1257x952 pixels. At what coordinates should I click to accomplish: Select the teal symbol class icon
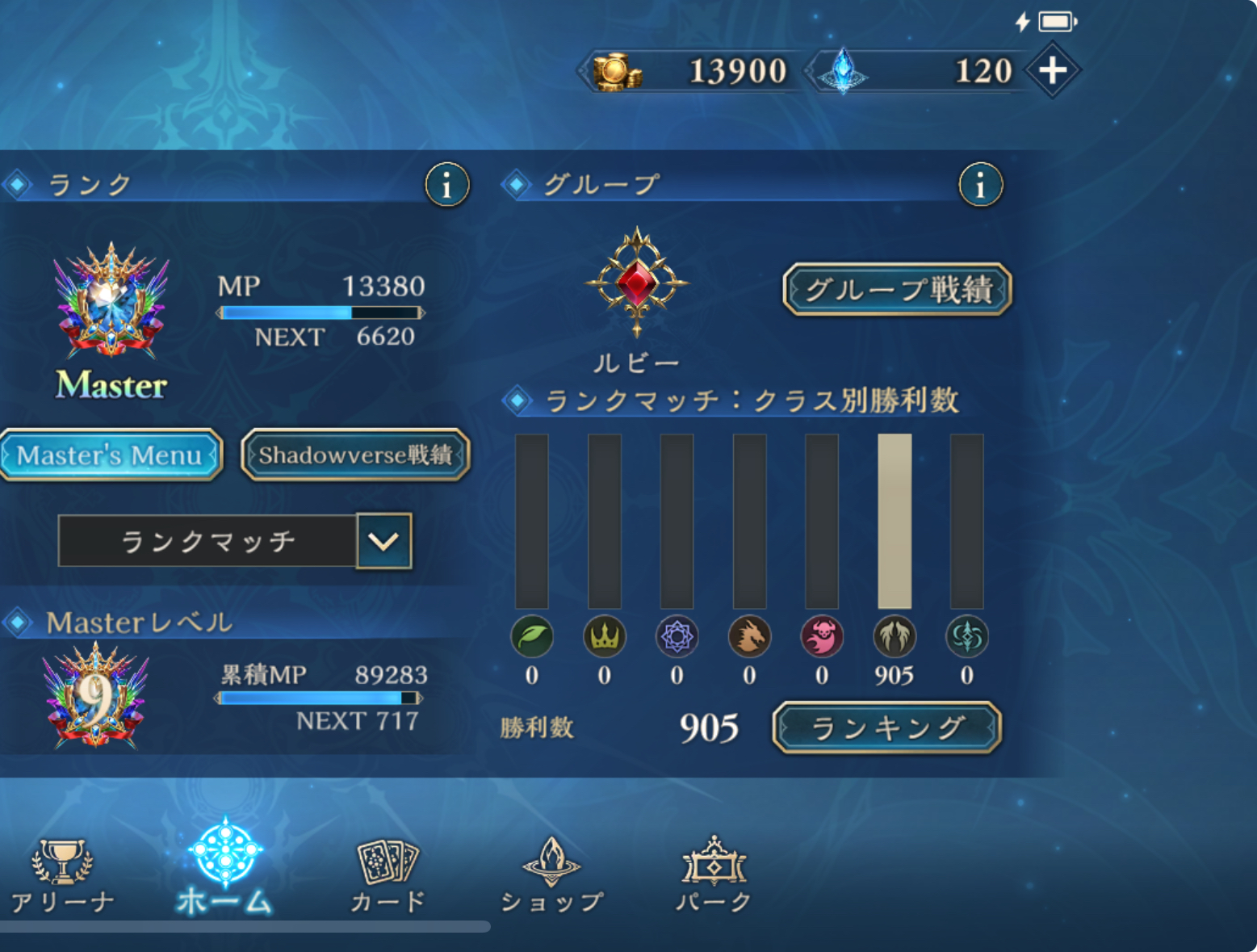tap(966, 636)
